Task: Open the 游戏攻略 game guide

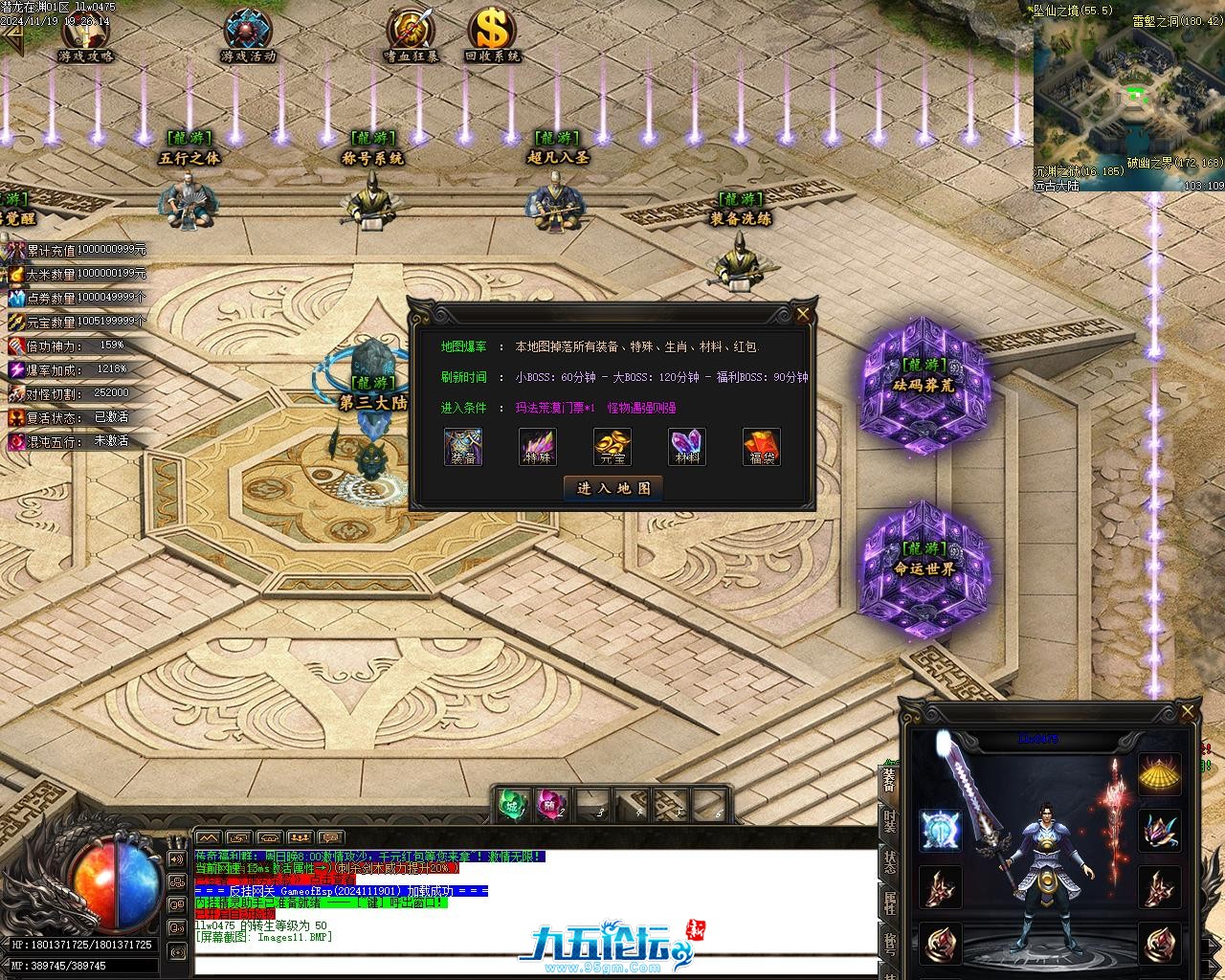Action: (86, 34)
